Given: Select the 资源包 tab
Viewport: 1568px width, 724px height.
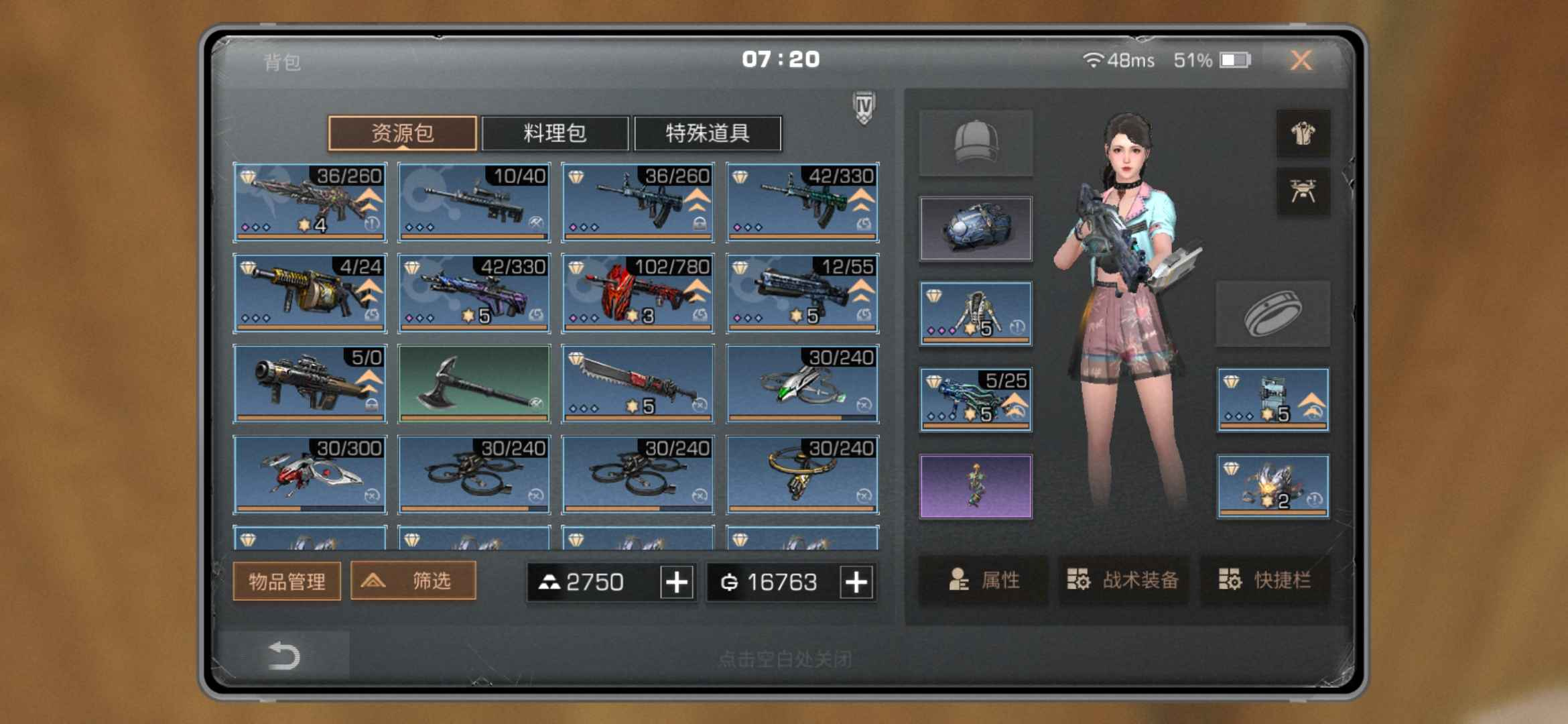Looking at the screenshot, I should click(x=402, y=133).
